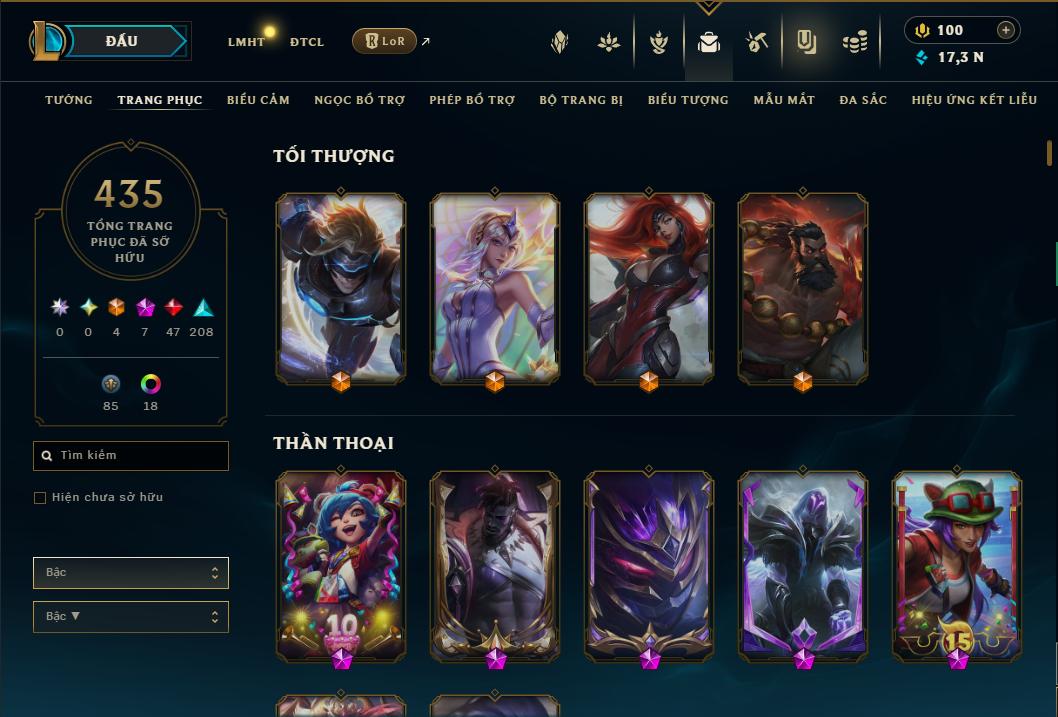Toggle the Hiện chưa sở hữu checkbox

click(40, 498)
